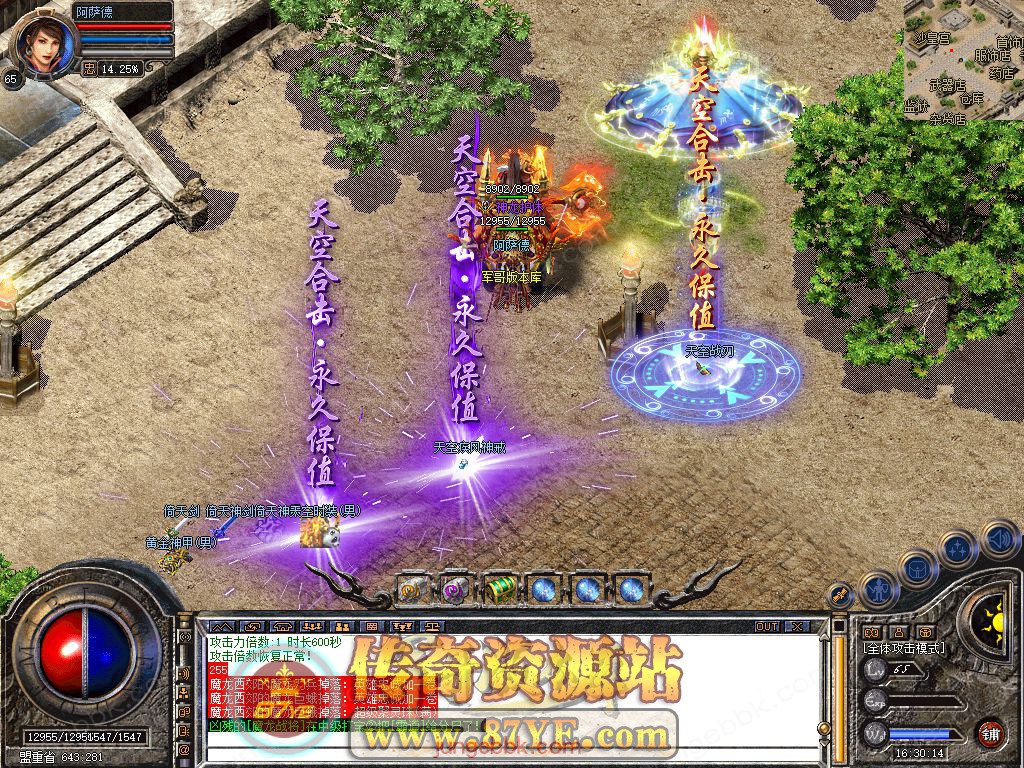Open the shop with the red 铺 button
The height and width of the screenshot is (768, 1024).
click(990, 732)
